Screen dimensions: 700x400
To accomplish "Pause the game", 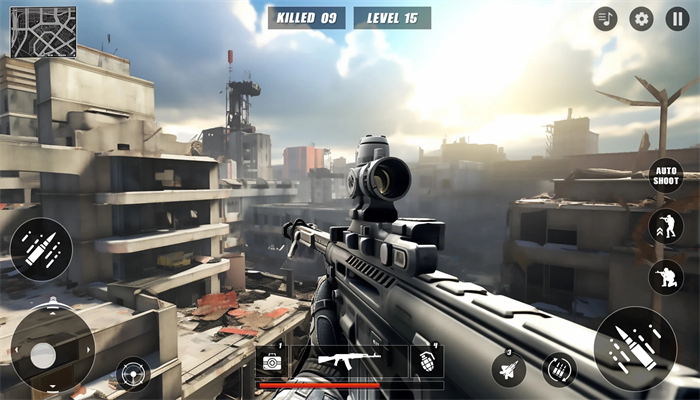I will [677, 19].
